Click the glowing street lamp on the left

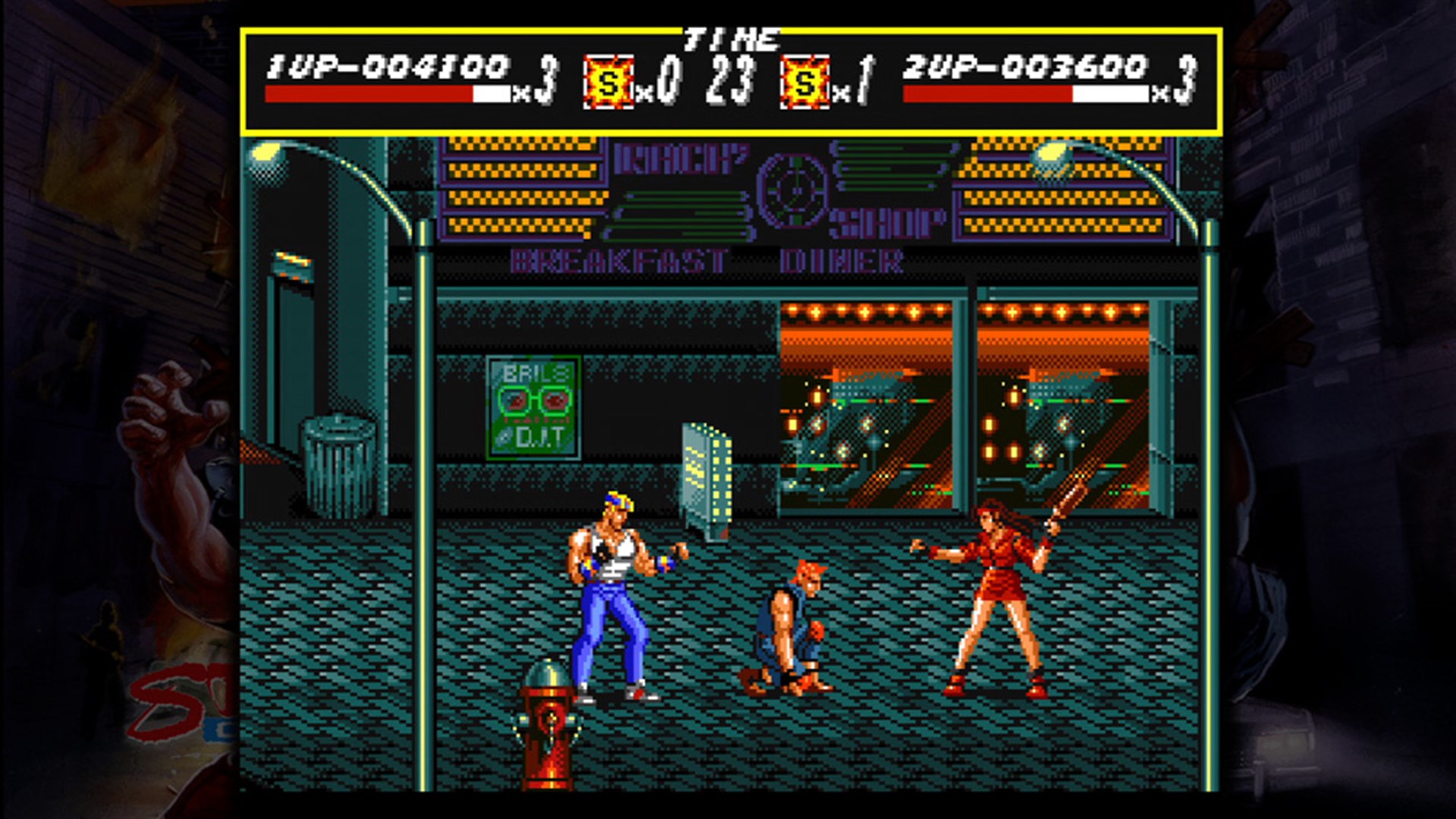(x=265, y=152)
